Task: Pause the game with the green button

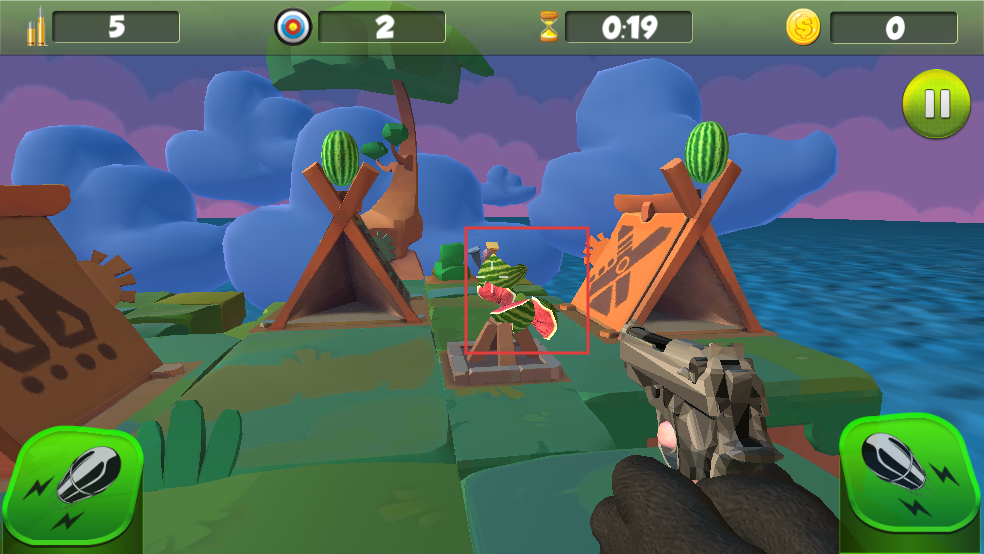Action: [x=936, y=104]
